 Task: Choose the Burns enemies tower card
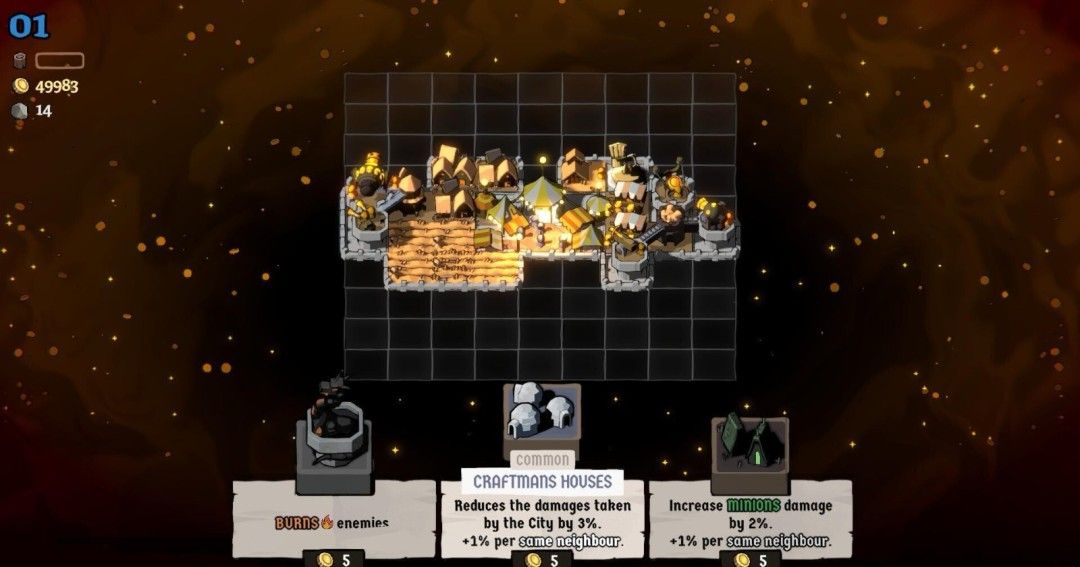click(333, 515)
